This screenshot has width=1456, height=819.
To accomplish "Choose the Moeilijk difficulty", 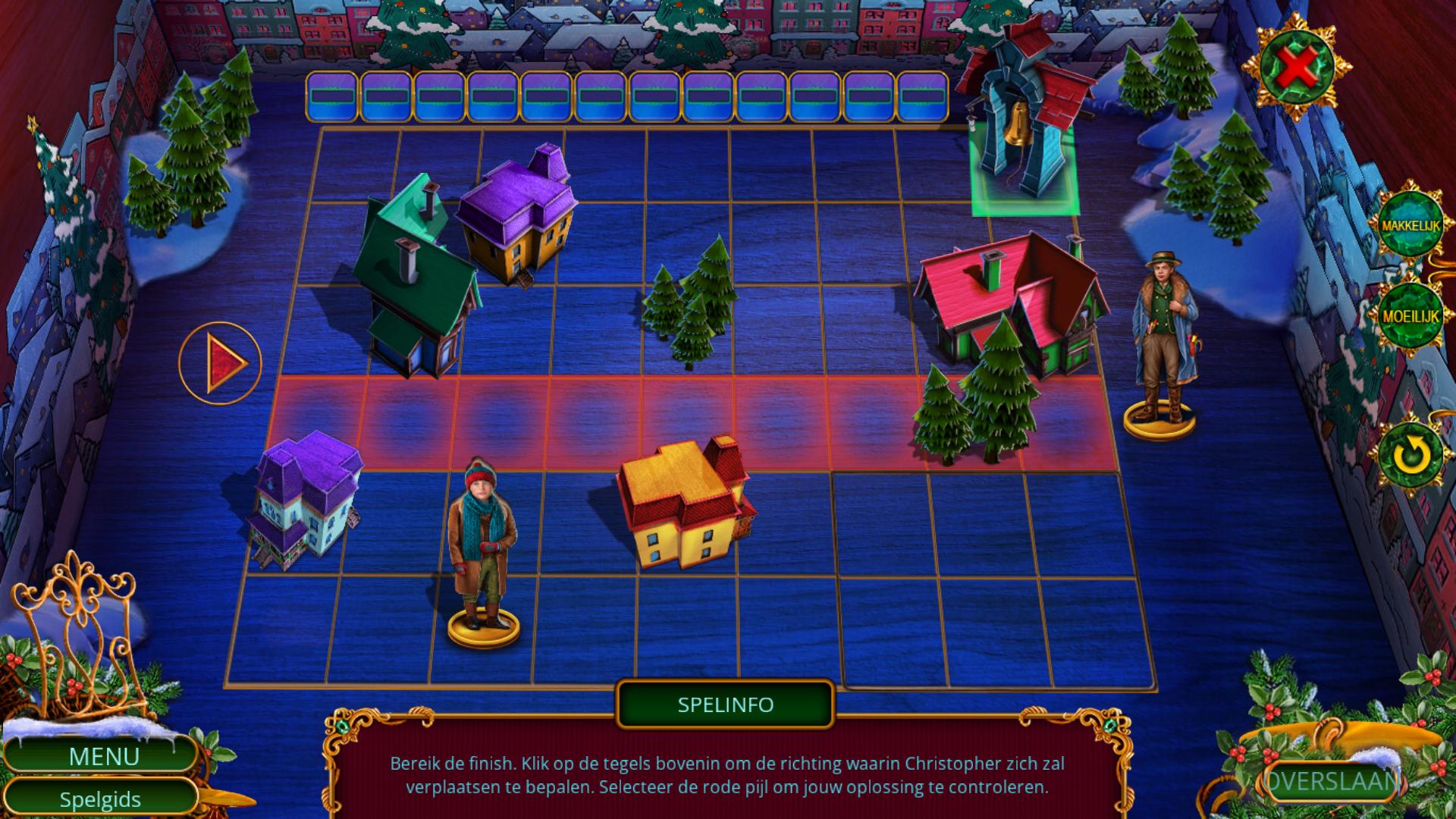I will point(1410,316).
